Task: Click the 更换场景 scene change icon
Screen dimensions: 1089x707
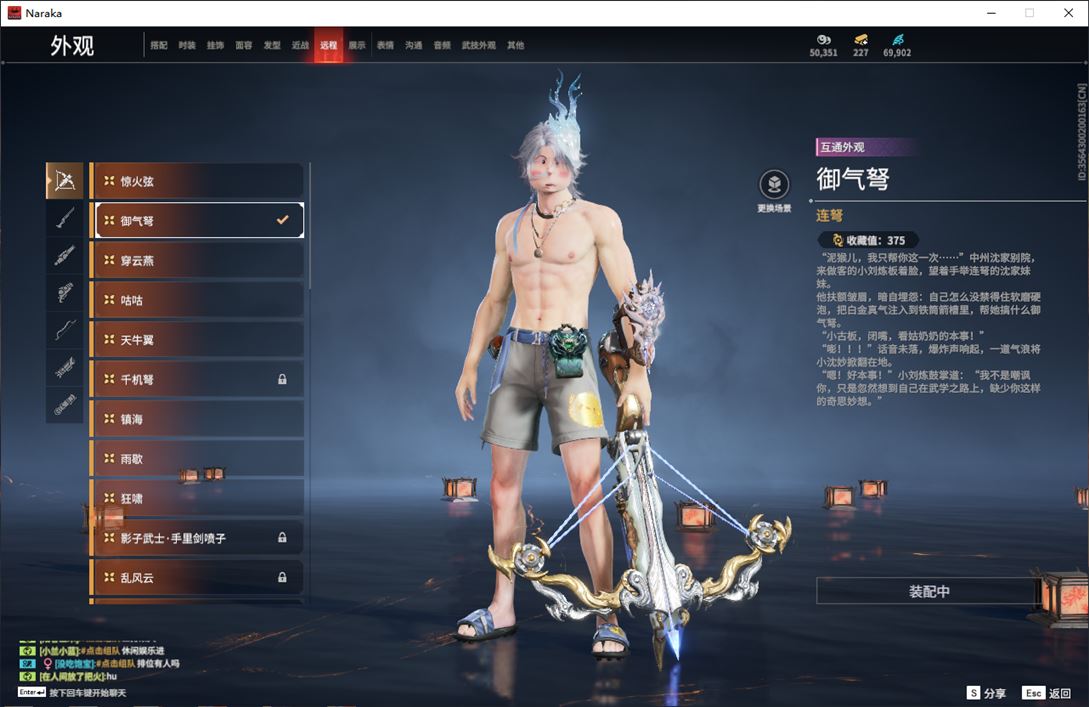Action: [x=774, y=185]
